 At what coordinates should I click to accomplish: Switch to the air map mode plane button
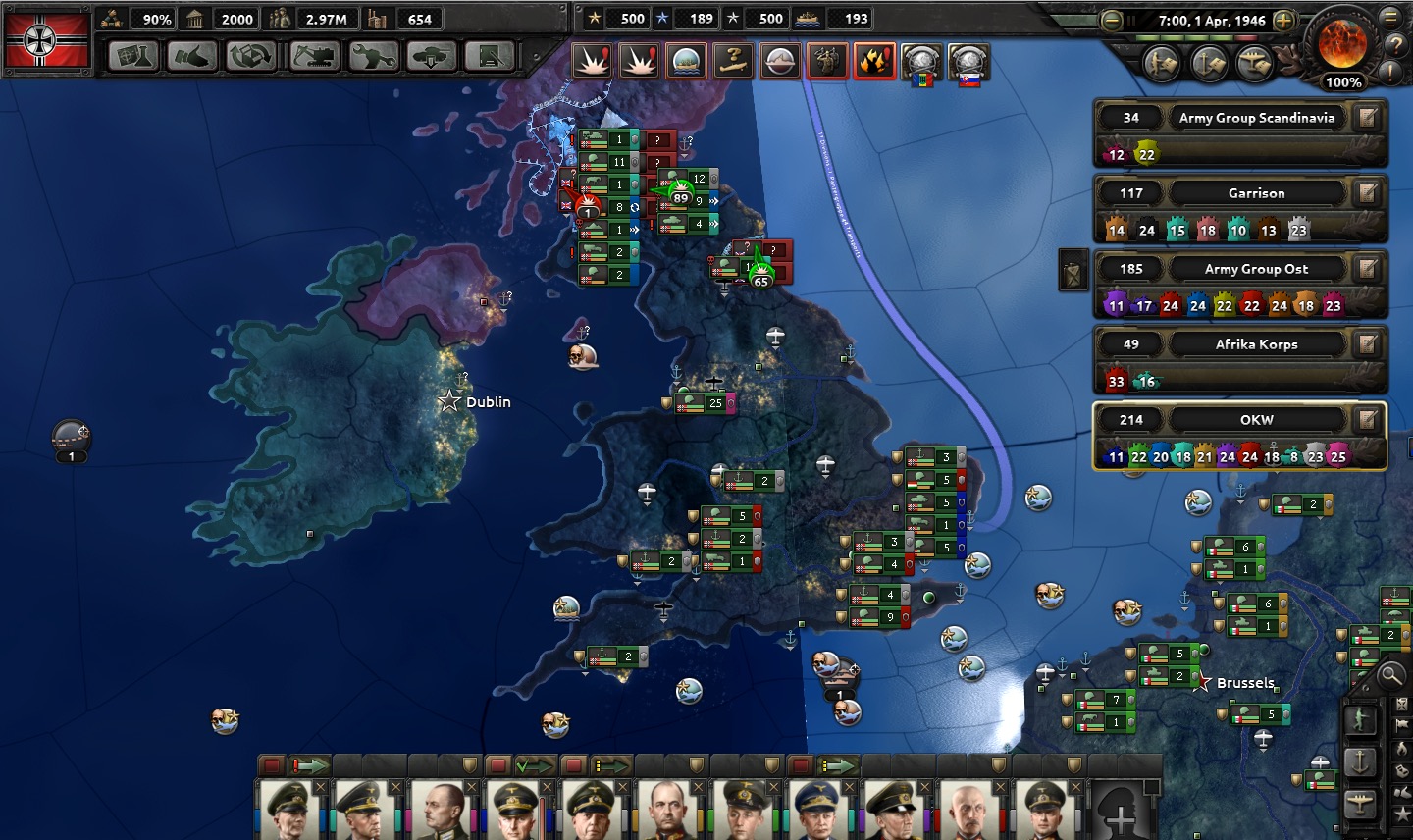coord(1361,804)
